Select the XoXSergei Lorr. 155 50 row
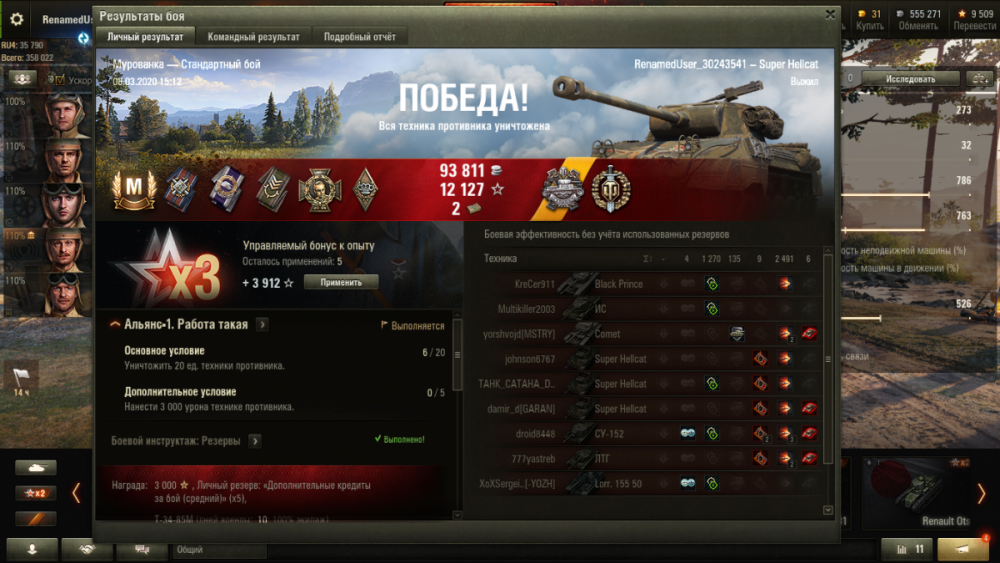The width and height of the screenshot is (1000, 563). click(650, 483)
